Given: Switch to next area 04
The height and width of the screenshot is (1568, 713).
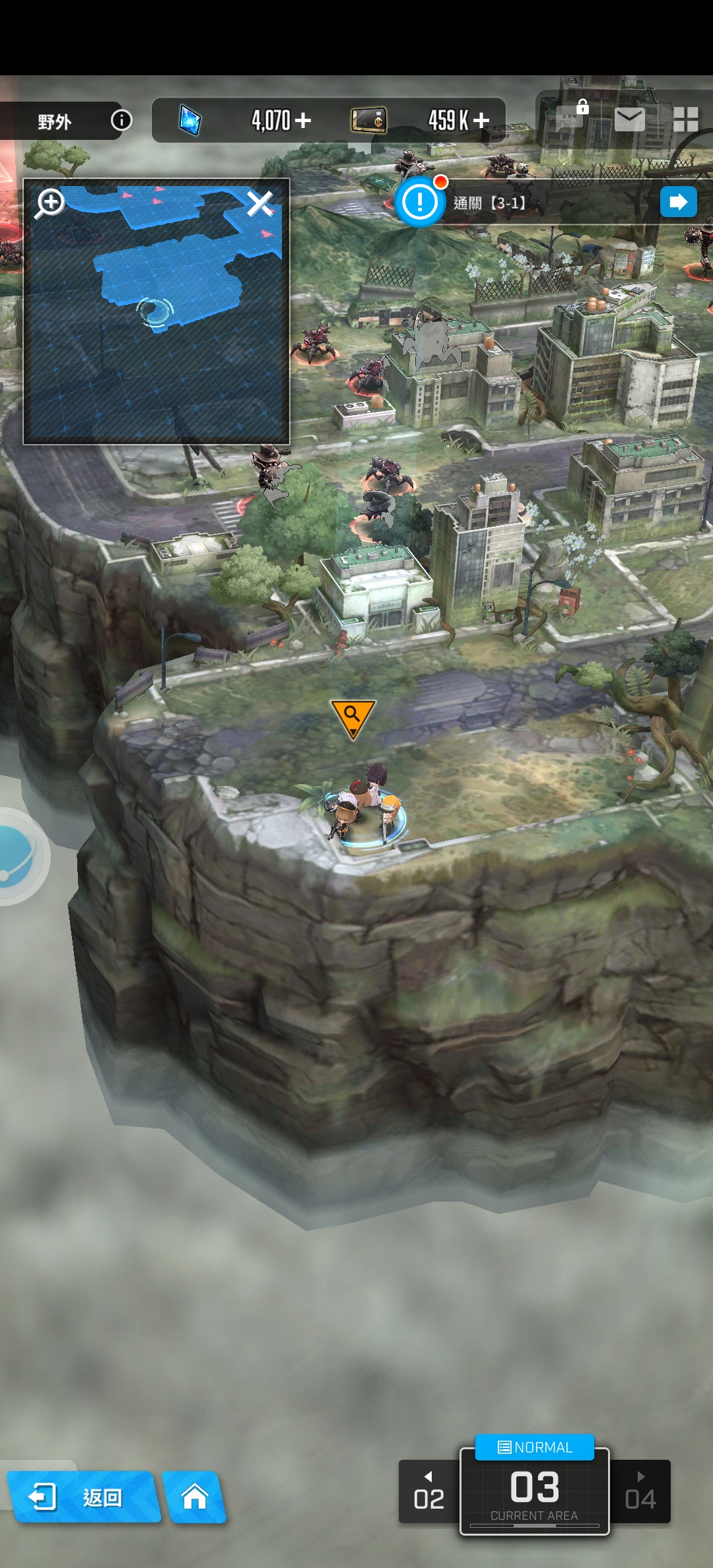Looking at the screenshot, I should click(640, 1491).
